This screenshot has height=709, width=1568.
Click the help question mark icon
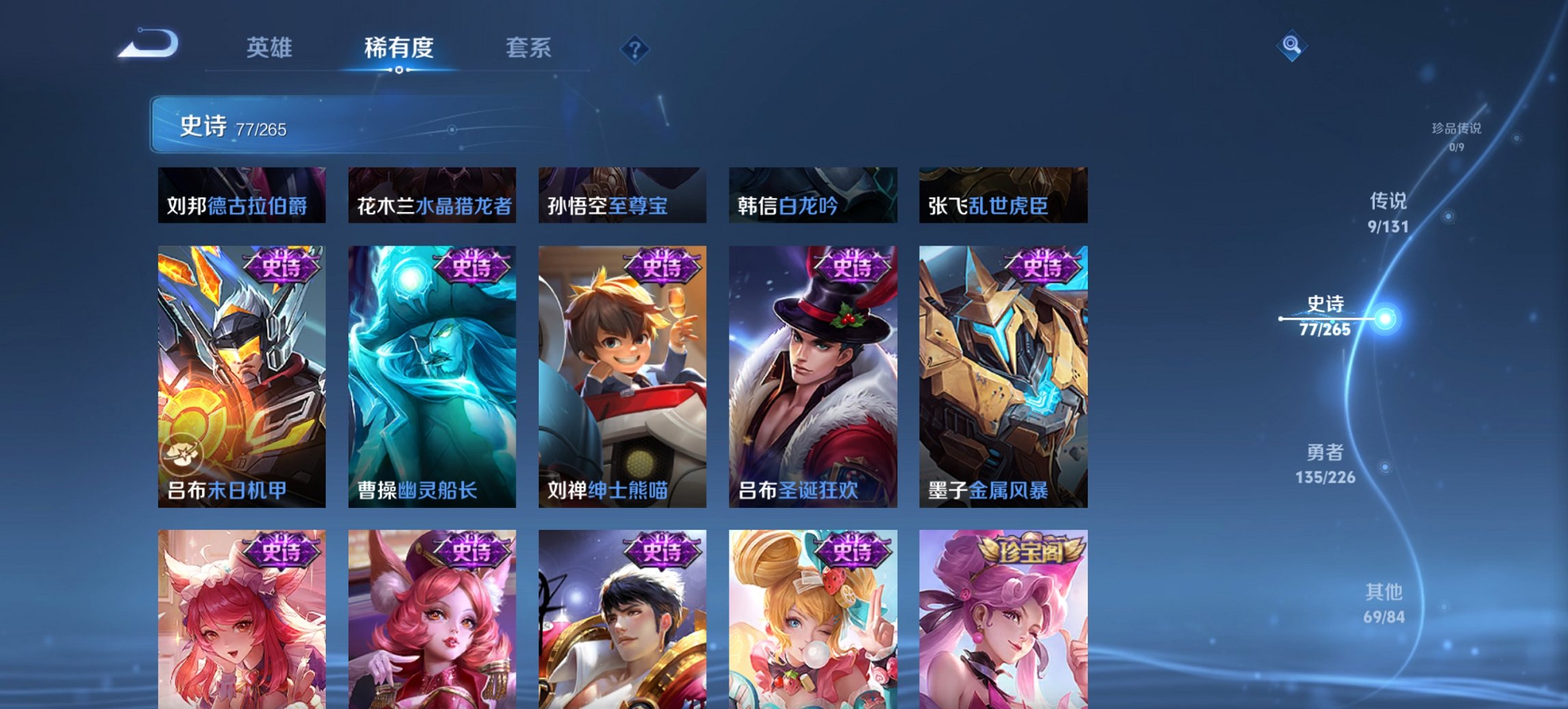click(x=635, y=49)
